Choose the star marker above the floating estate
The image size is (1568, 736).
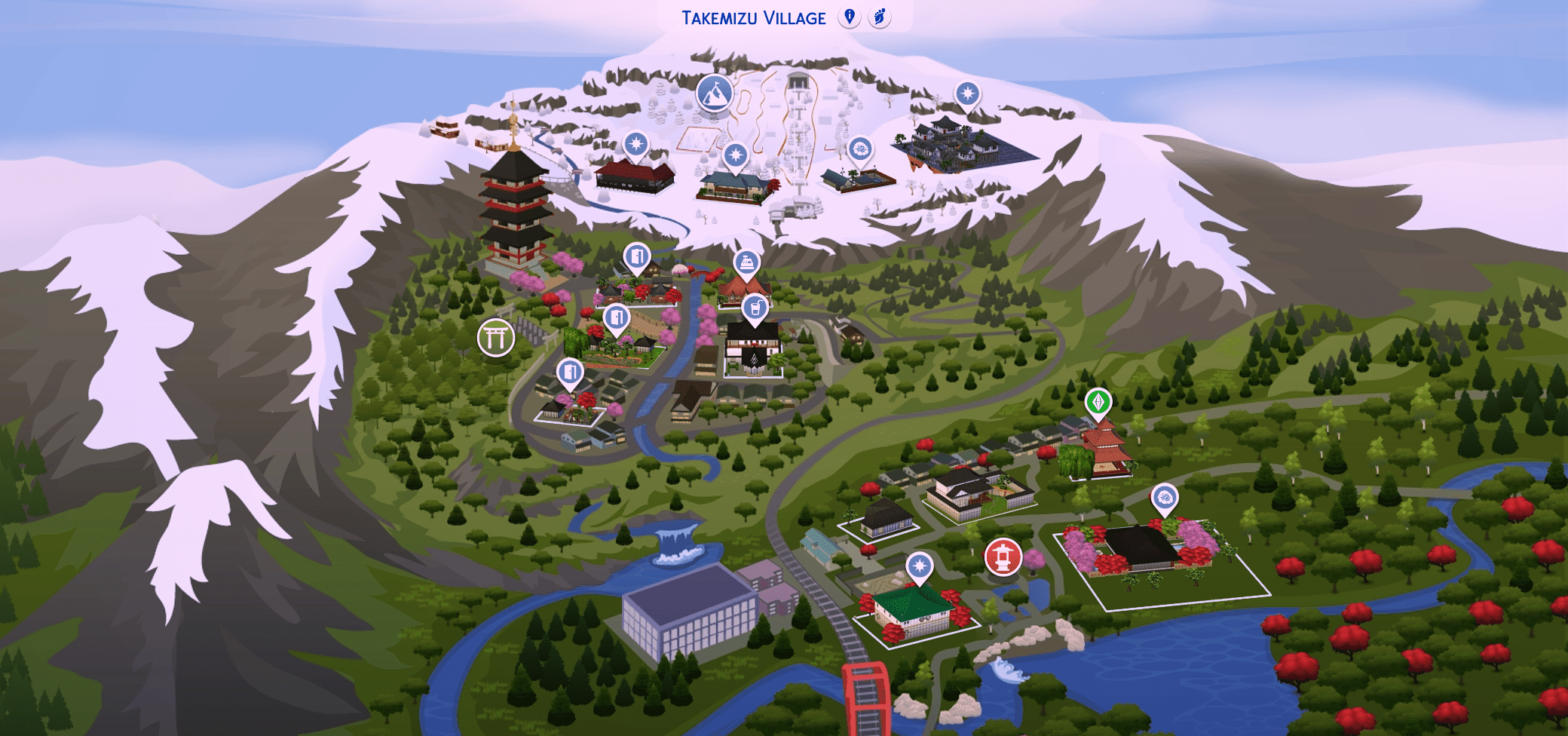[967, 94]
